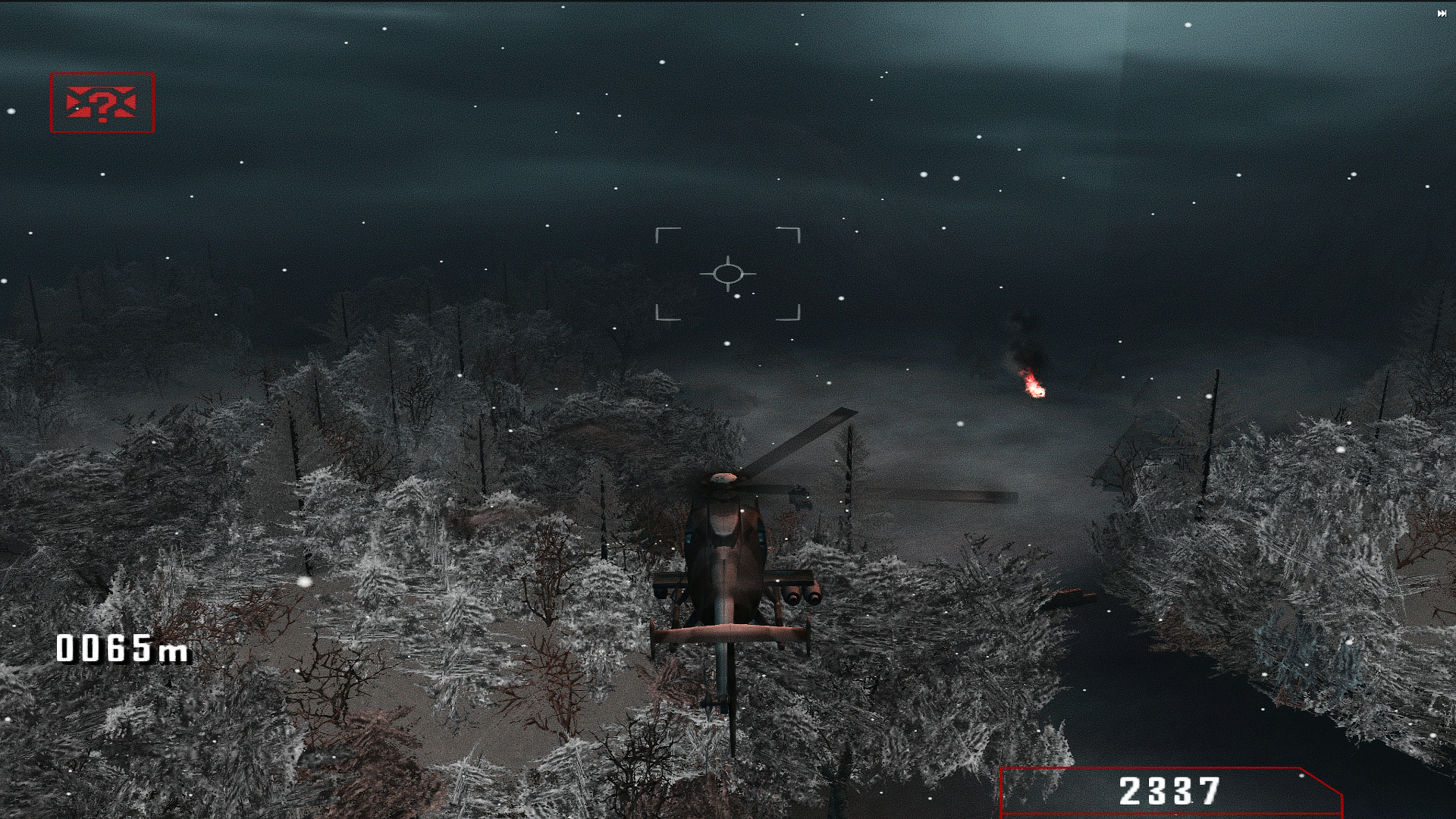Select the red unknown-objective marker icon
Screen dimensions: 1456x819
pos(102,104)
